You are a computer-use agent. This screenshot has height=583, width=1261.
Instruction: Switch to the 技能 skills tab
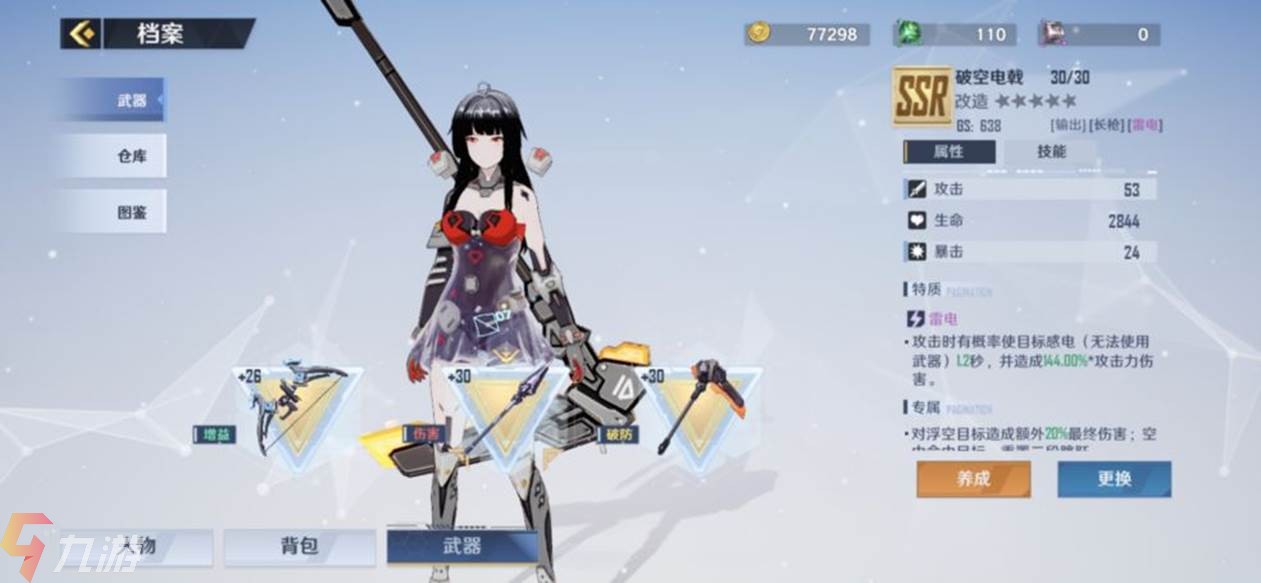pyautogui.click(x=1050, y=152)
